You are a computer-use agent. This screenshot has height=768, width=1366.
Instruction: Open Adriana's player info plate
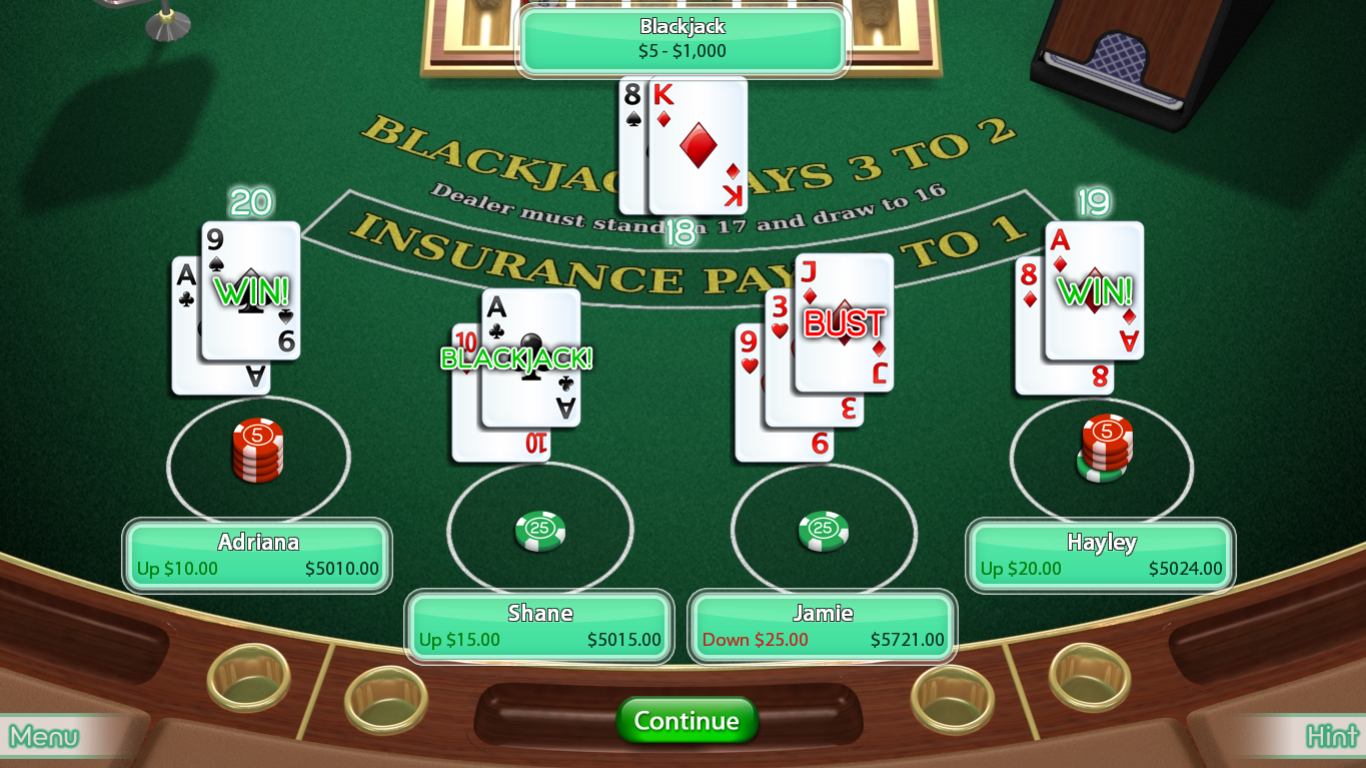257,555
